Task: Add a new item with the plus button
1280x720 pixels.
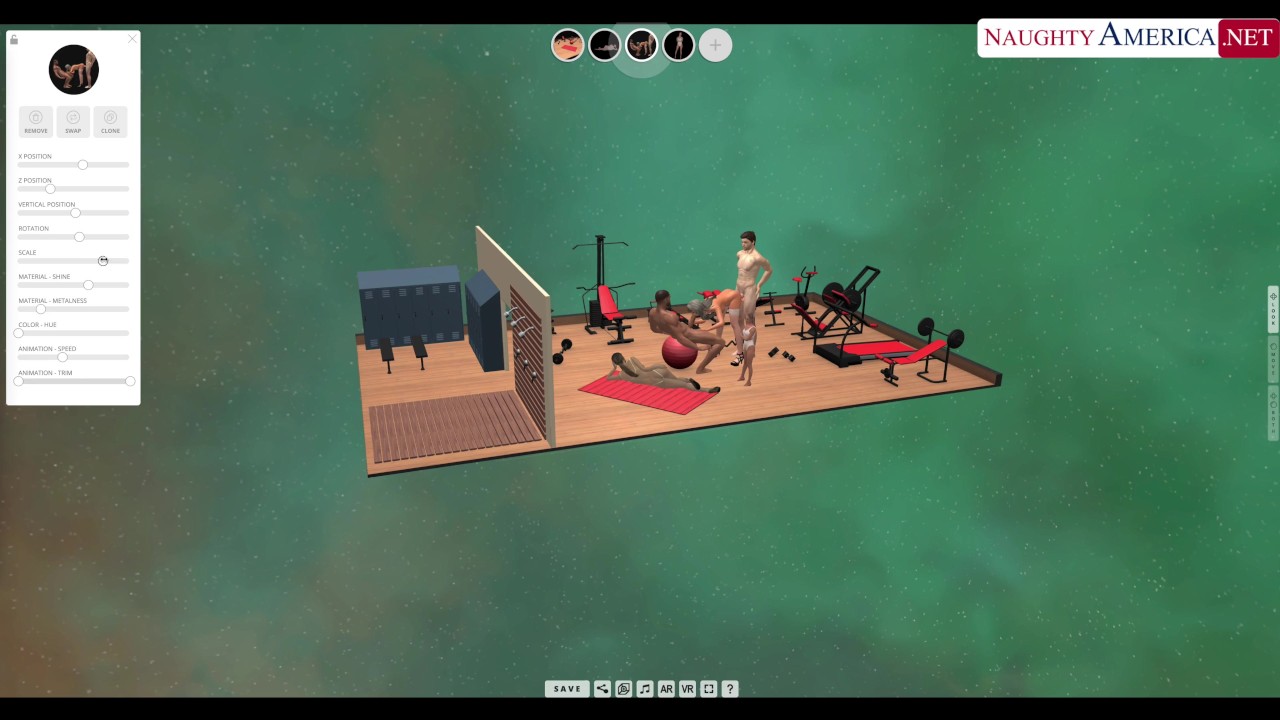Action: (x=715, y=45)
